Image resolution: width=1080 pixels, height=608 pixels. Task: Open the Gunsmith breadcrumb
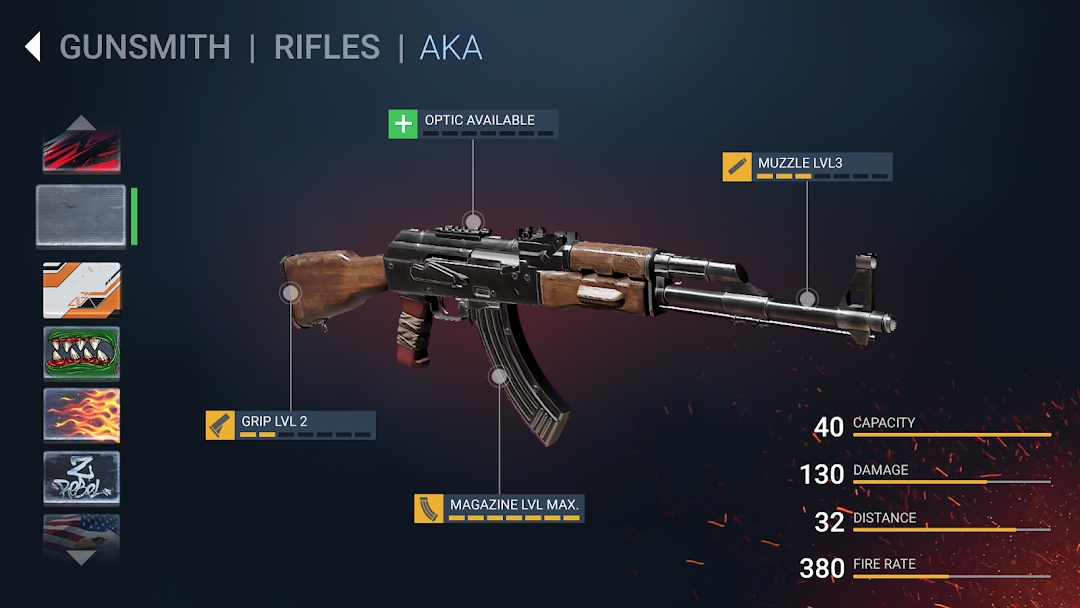(x=145, y=47)
